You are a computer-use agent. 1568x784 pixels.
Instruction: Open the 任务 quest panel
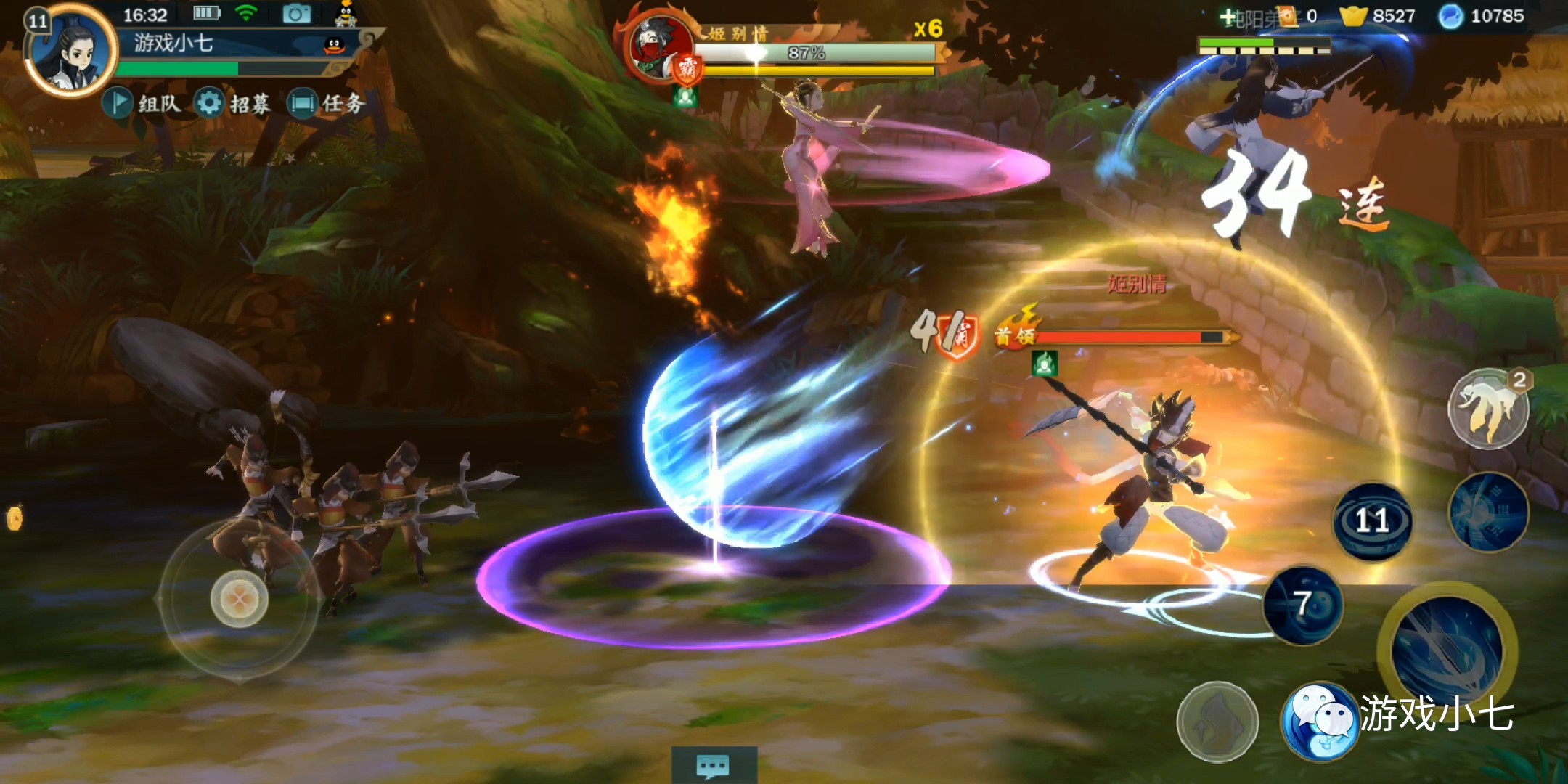pos(326,103)
